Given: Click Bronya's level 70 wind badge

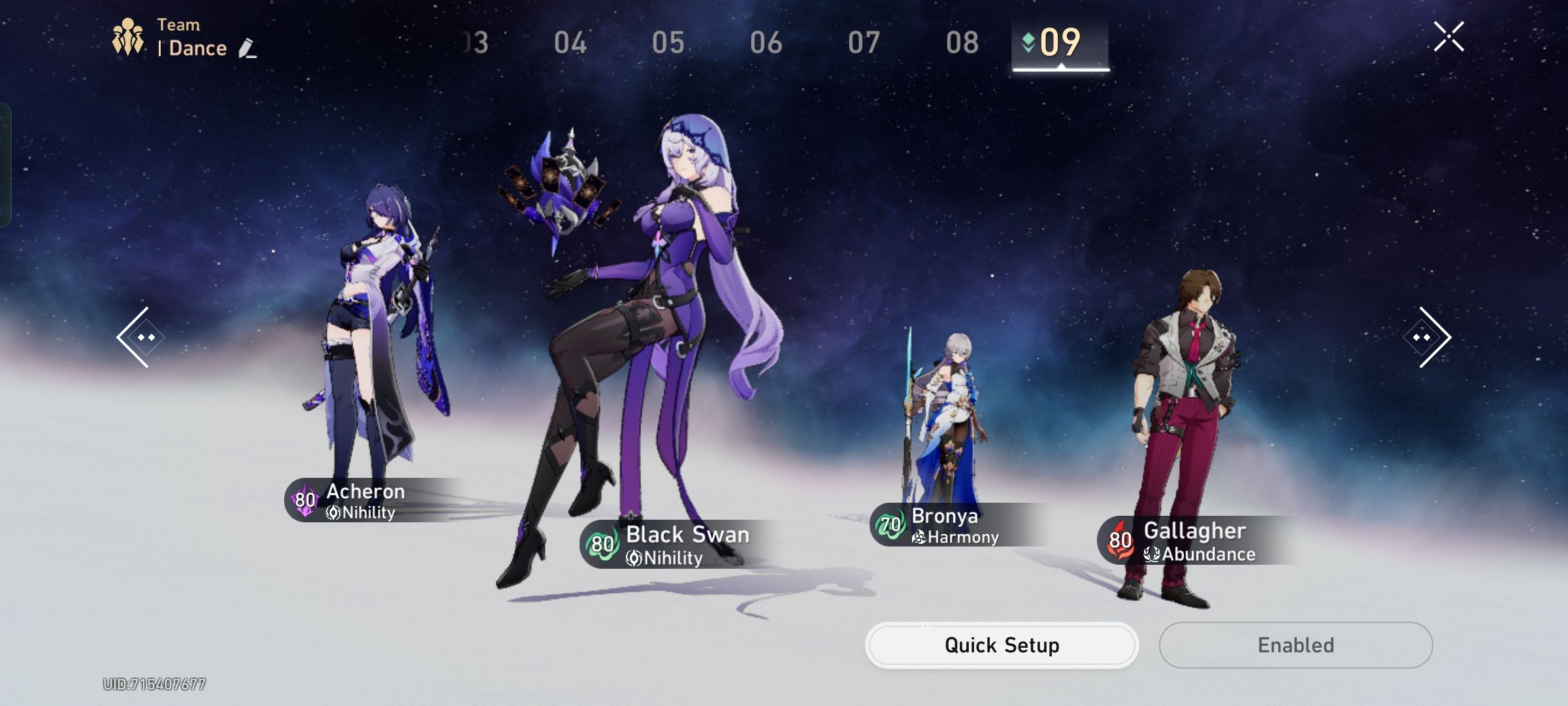Looking at the screenshot, I should (890, 523).
